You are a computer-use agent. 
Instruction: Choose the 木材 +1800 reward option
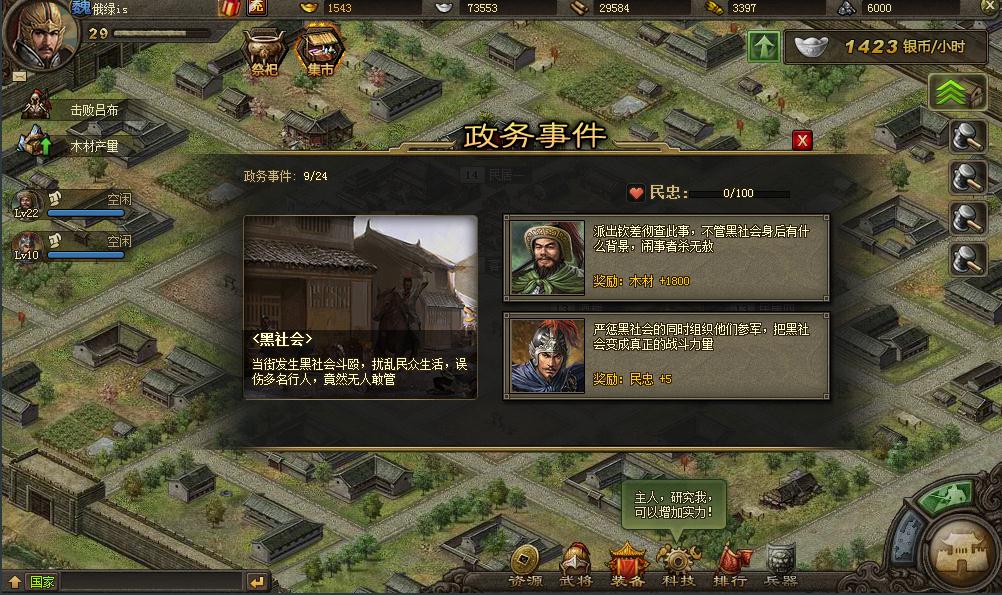click(x=666, y=257)
